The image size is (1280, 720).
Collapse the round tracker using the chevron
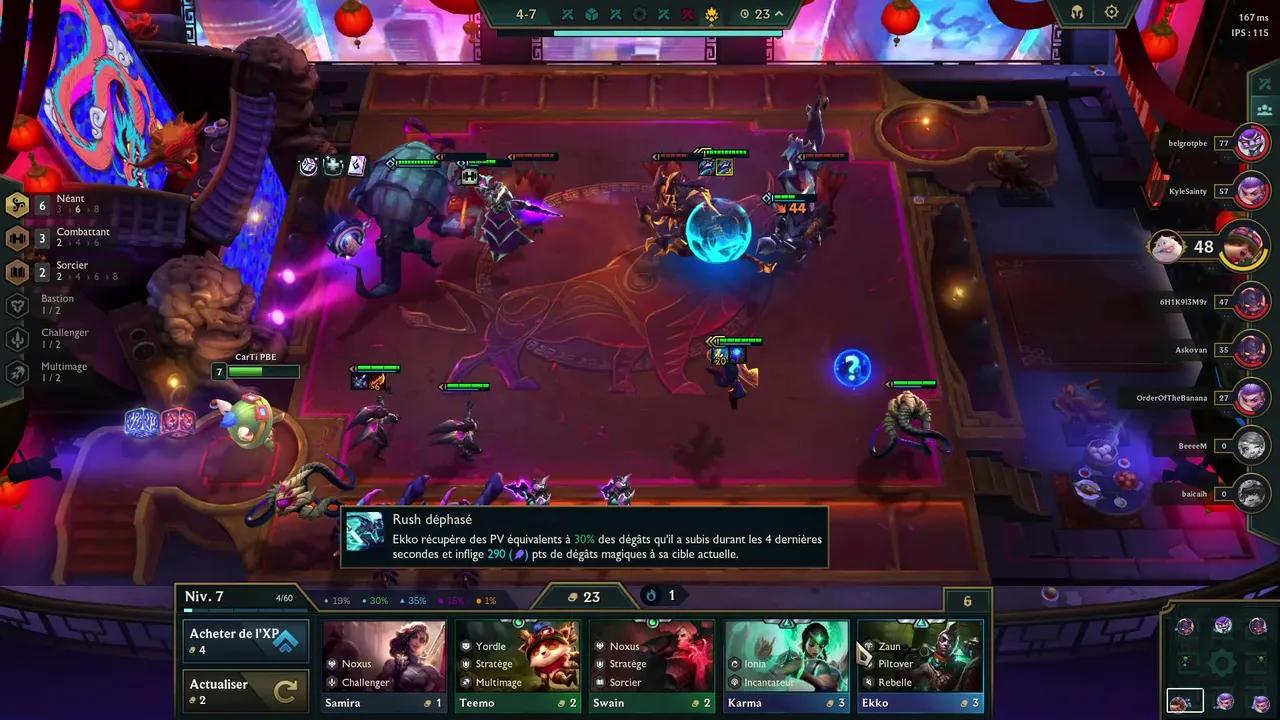tap(777, 13)
